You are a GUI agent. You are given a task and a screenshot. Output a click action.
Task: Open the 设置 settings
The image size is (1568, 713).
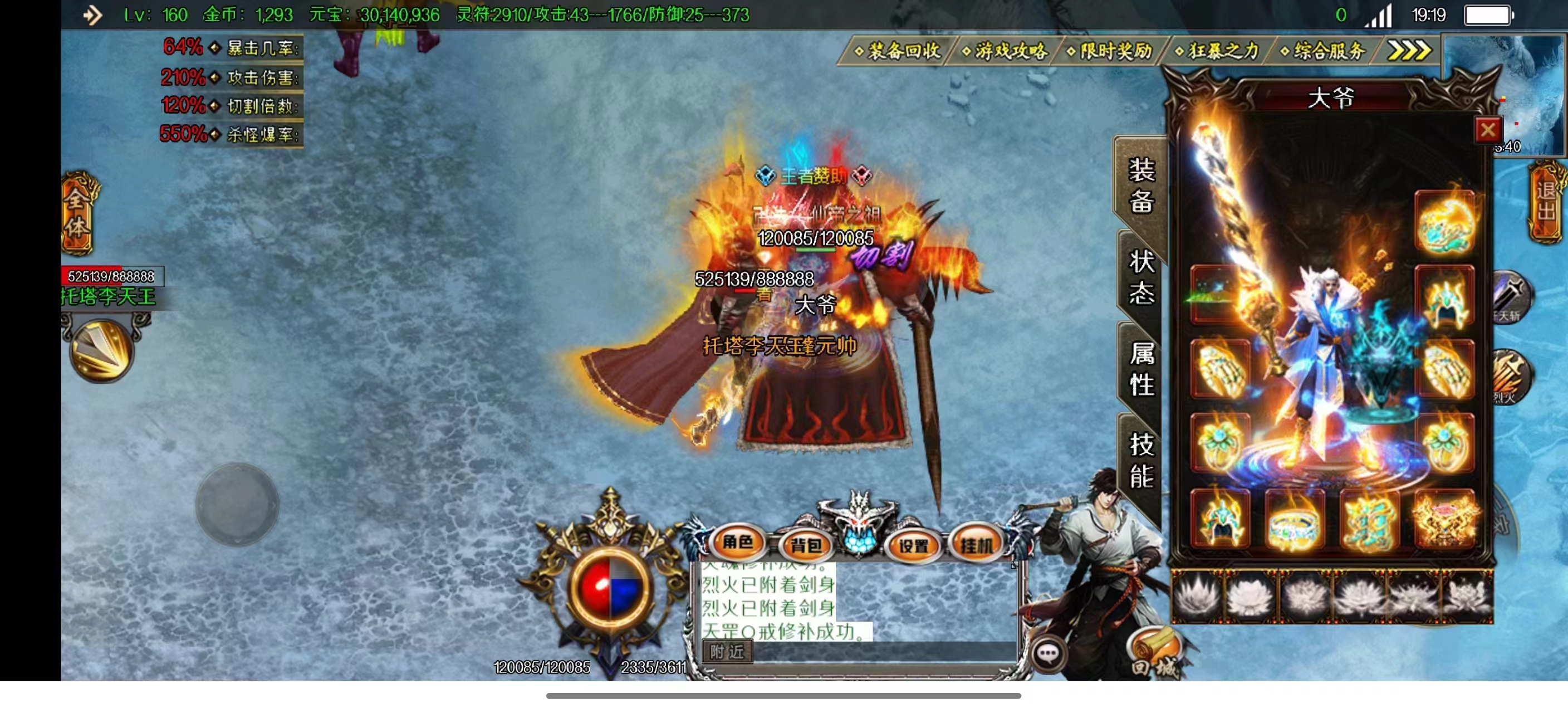tap(914, 545)
